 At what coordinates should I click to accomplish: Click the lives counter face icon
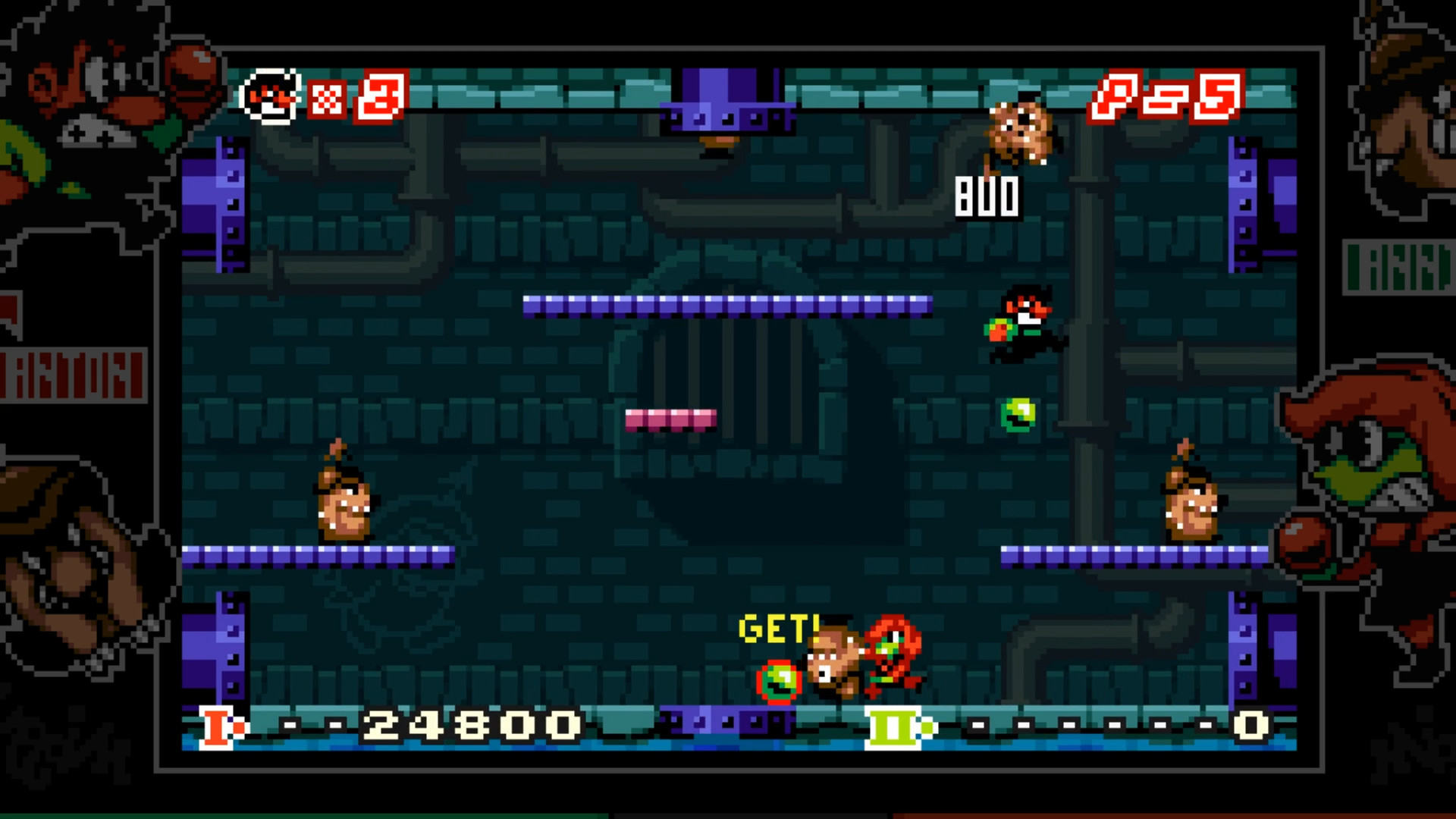coord(269,95)
